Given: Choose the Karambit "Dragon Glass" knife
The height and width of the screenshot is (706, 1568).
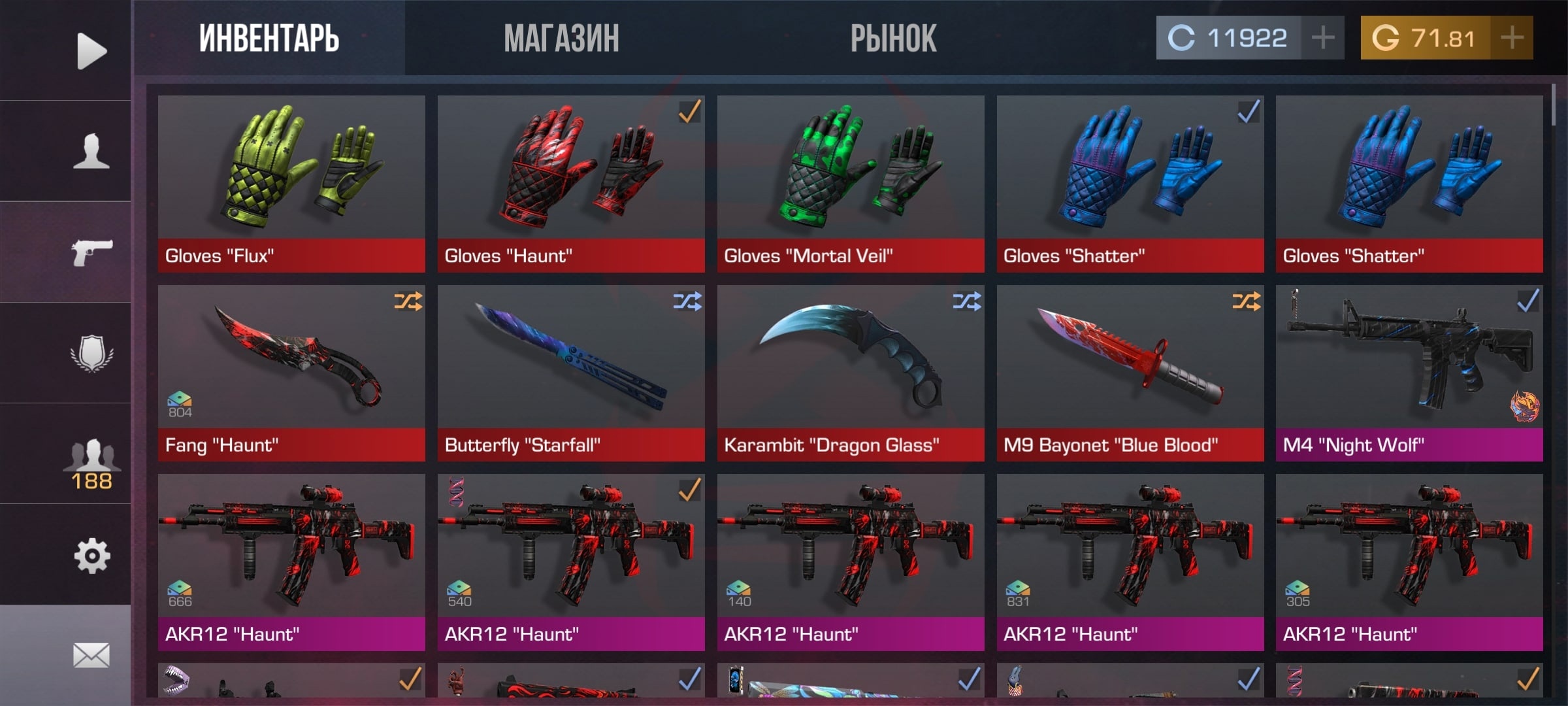Looking at the screenshot, I should tap(850, 373).
